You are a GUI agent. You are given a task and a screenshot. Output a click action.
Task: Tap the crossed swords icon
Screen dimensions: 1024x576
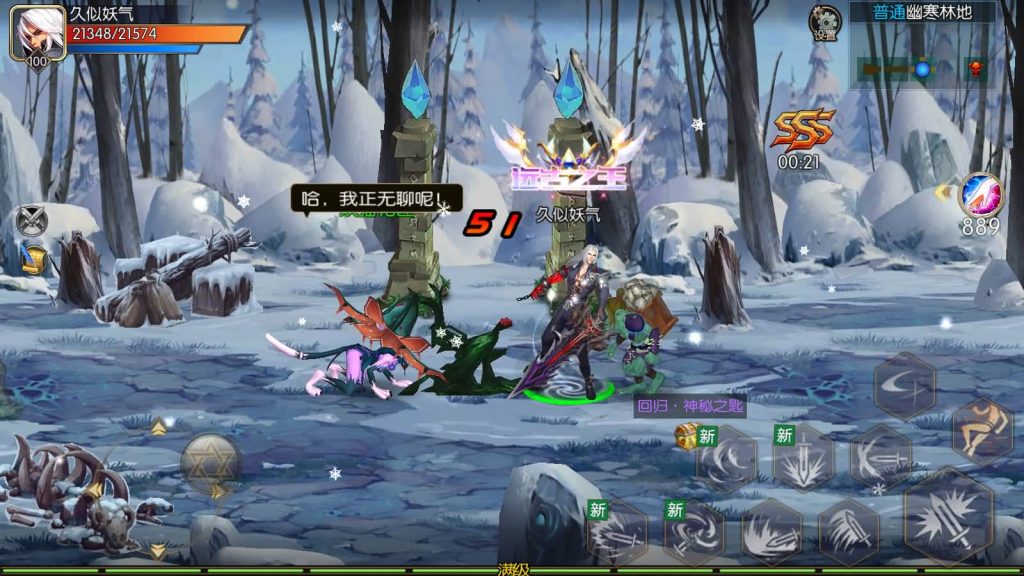click(x=33, y=221)
